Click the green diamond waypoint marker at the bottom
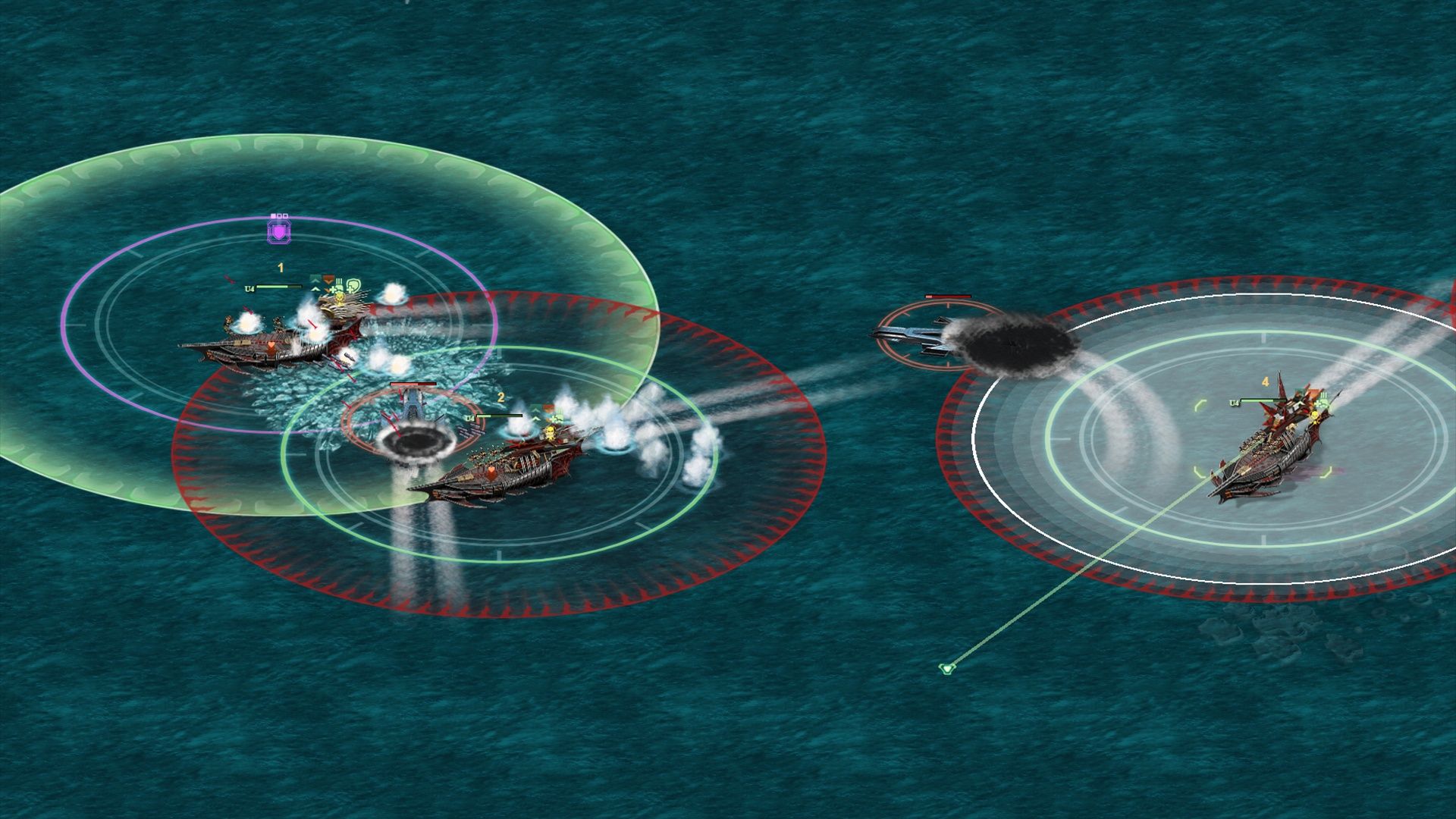The height and width of the screenshot is (819, 1456). point(948,669)
